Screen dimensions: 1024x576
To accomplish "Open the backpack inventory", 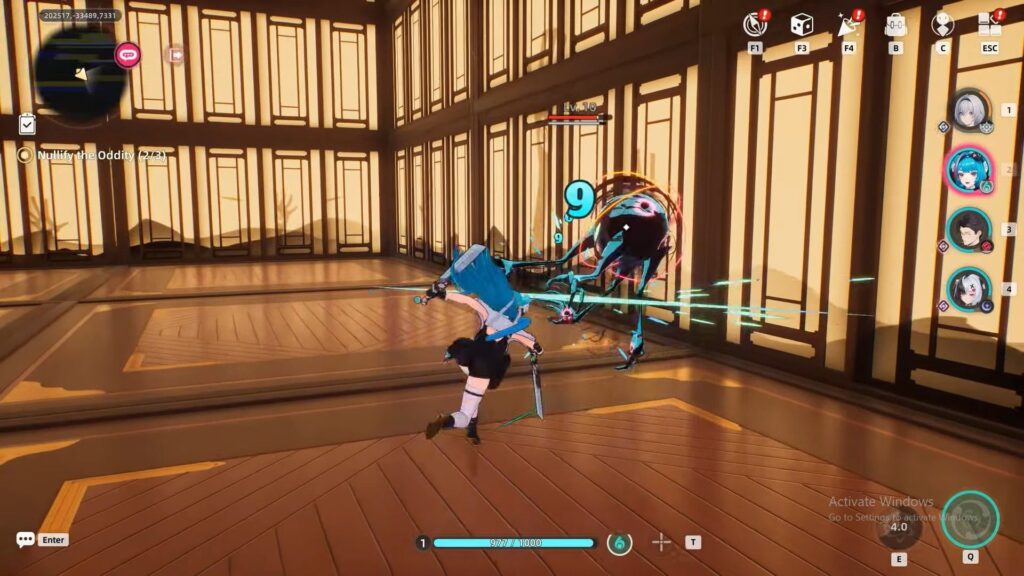I will pos(895,25).
